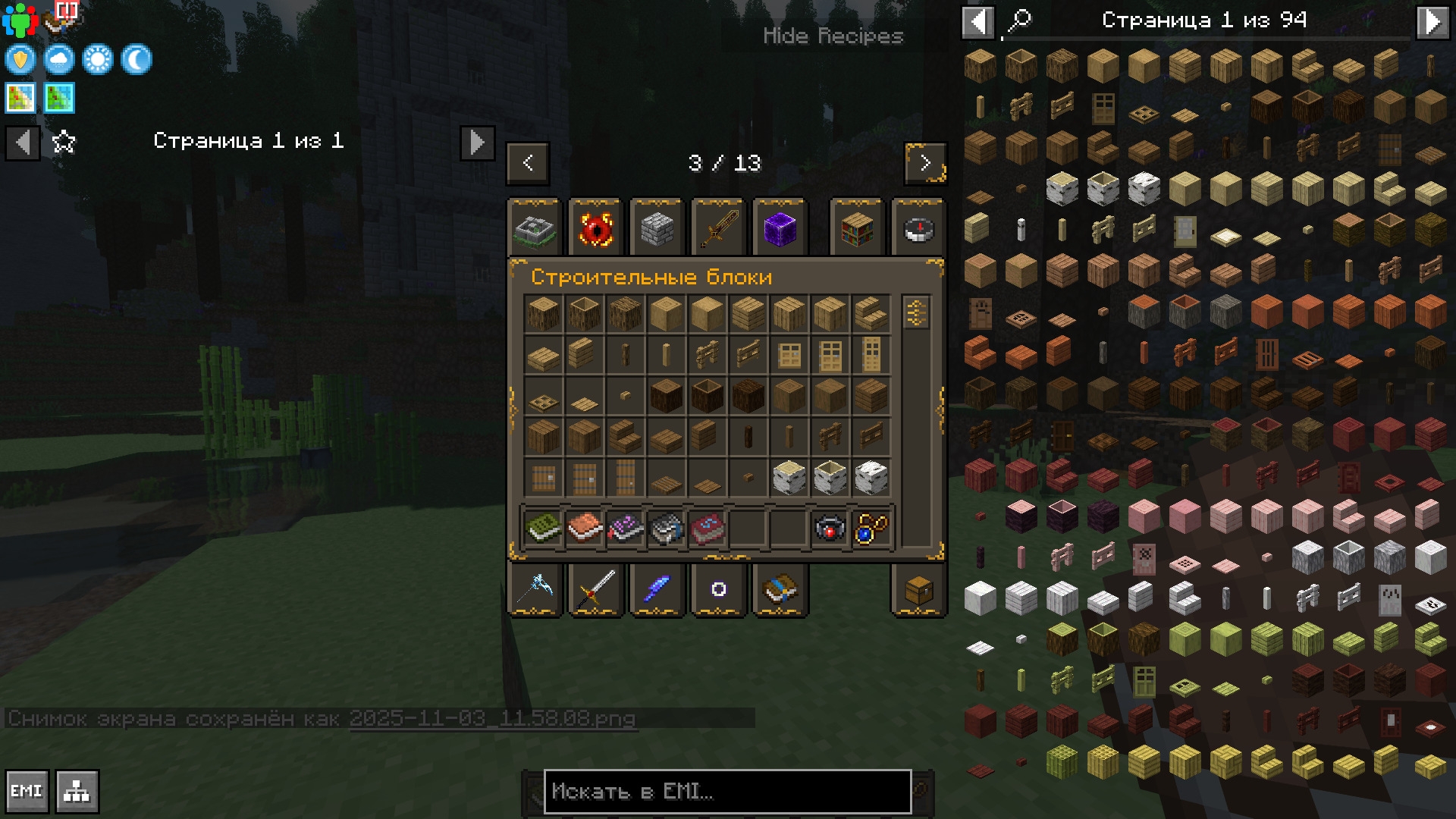Select the stone bricks creative tab
Viewport: 1456px width, 819px height.
pyautogui.click(x=657, y=228)
